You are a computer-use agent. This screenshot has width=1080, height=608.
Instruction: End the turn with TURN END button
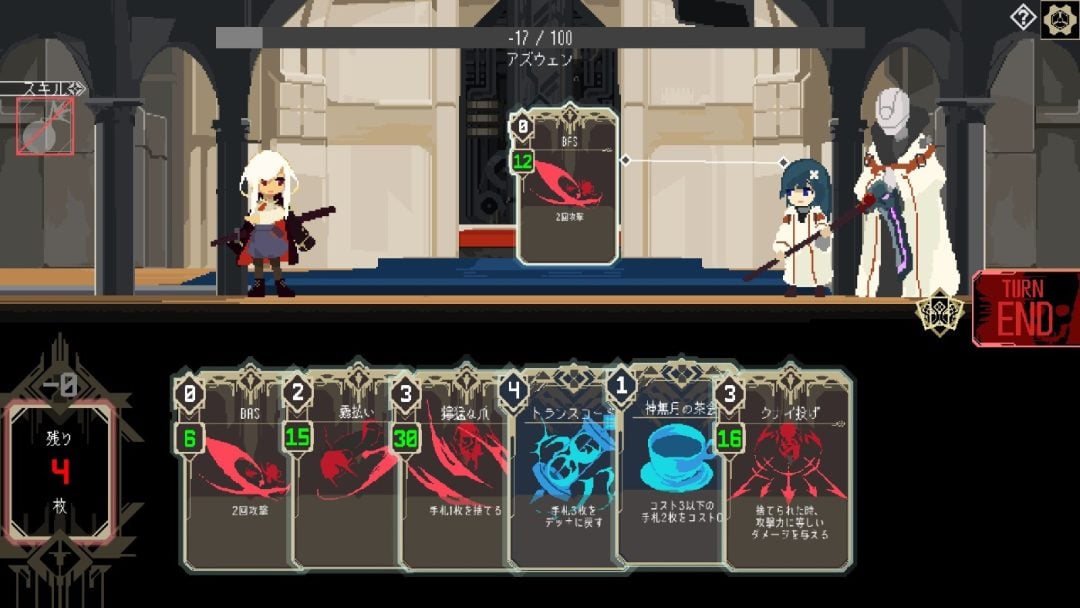pyautogui.click(x=1026, y=308)
